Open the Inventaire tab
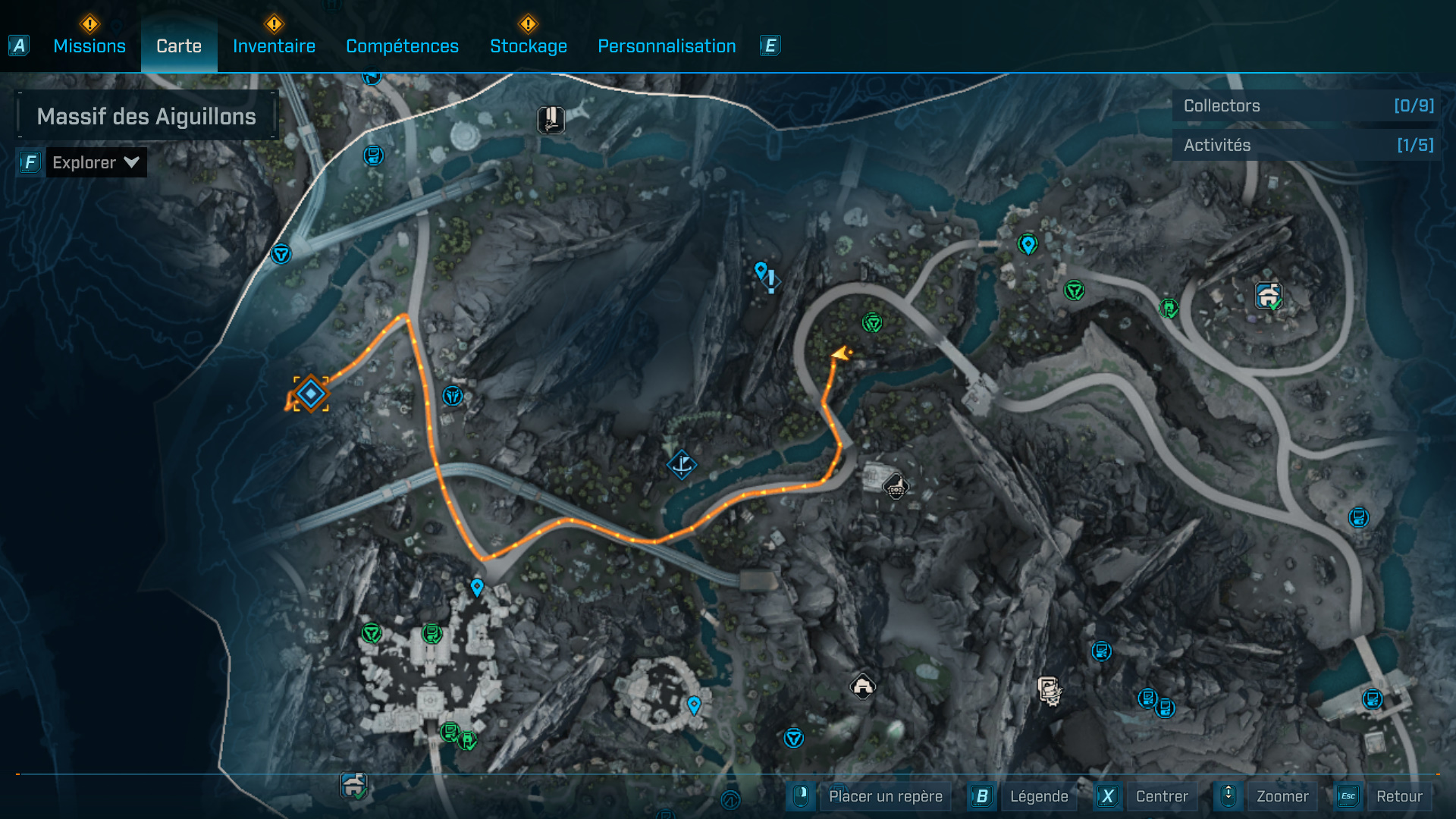 click(x=274, y=46)
